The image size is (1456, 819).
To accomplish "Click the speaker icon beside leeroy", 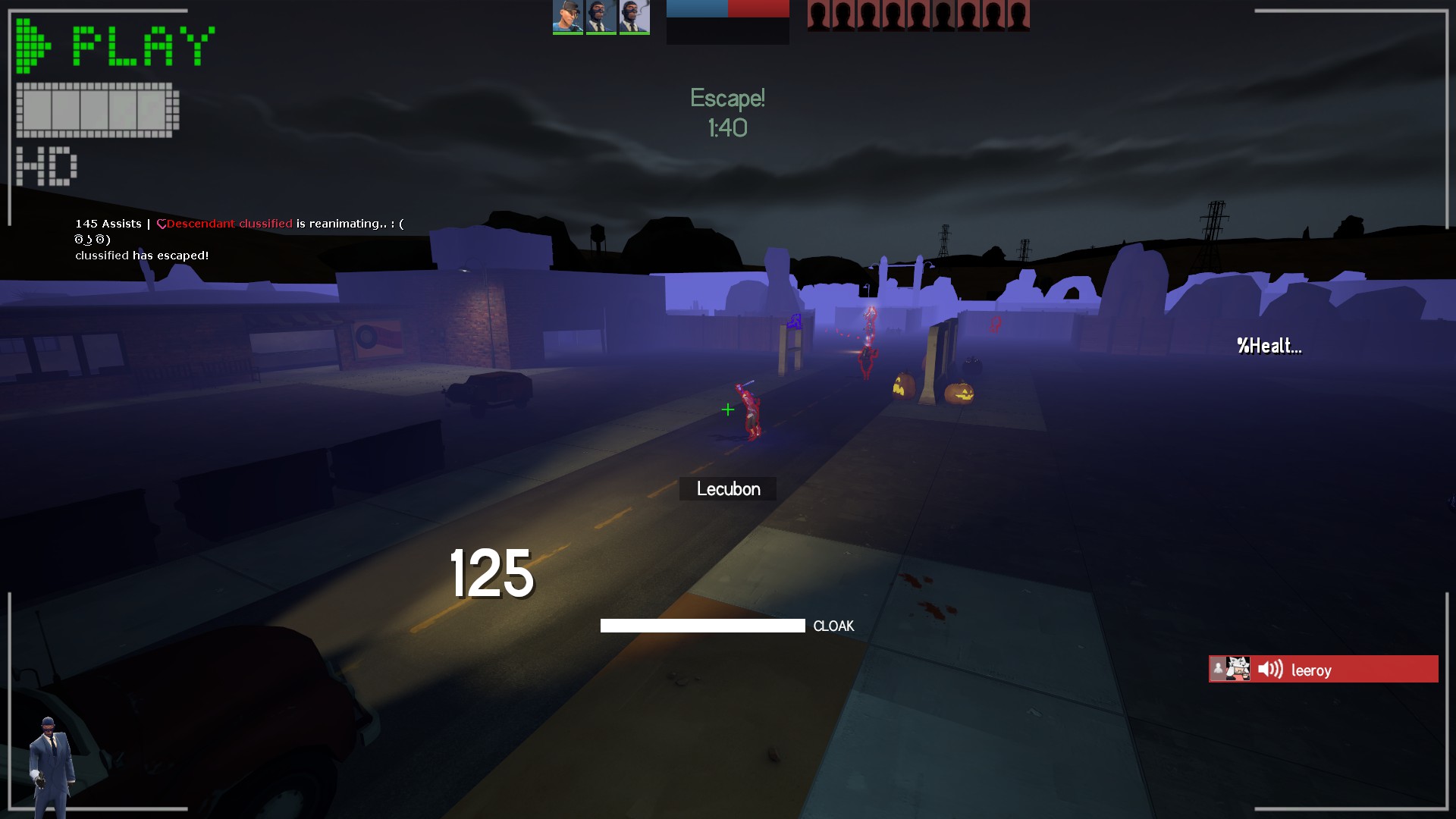I will [x=1270, y=669].
